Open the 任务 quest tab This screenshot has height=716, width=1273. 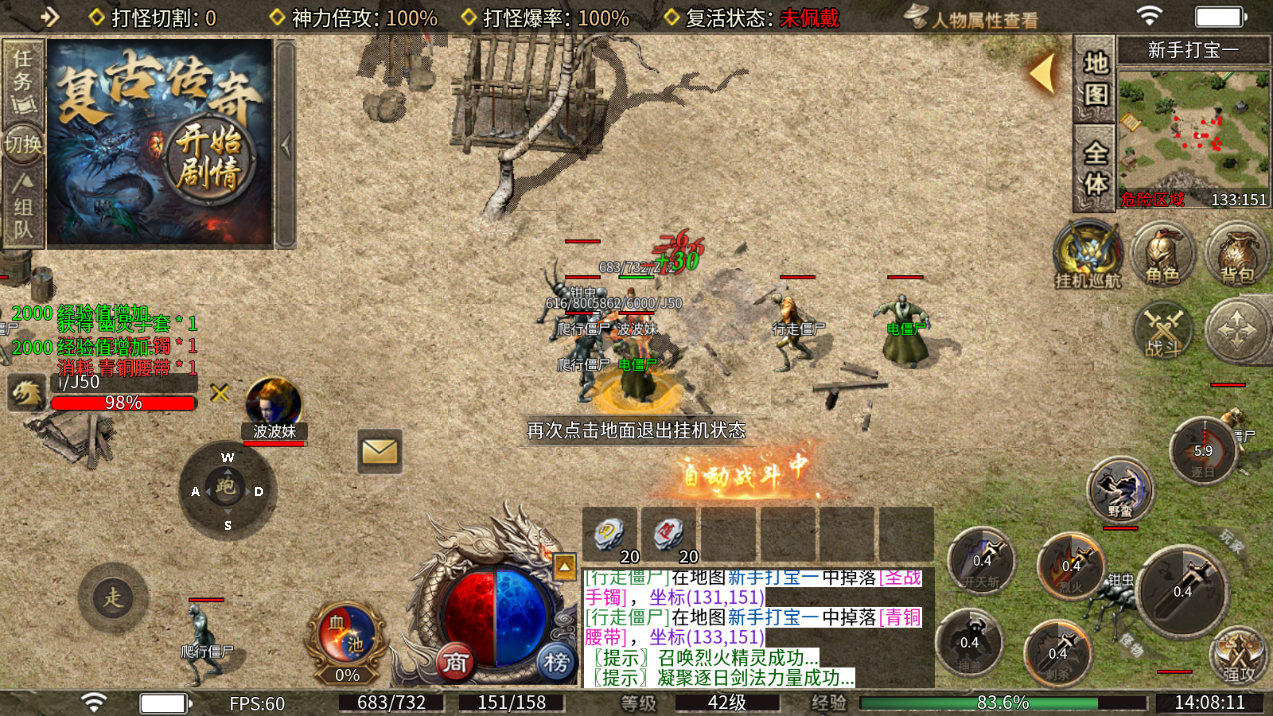point(23,68)
